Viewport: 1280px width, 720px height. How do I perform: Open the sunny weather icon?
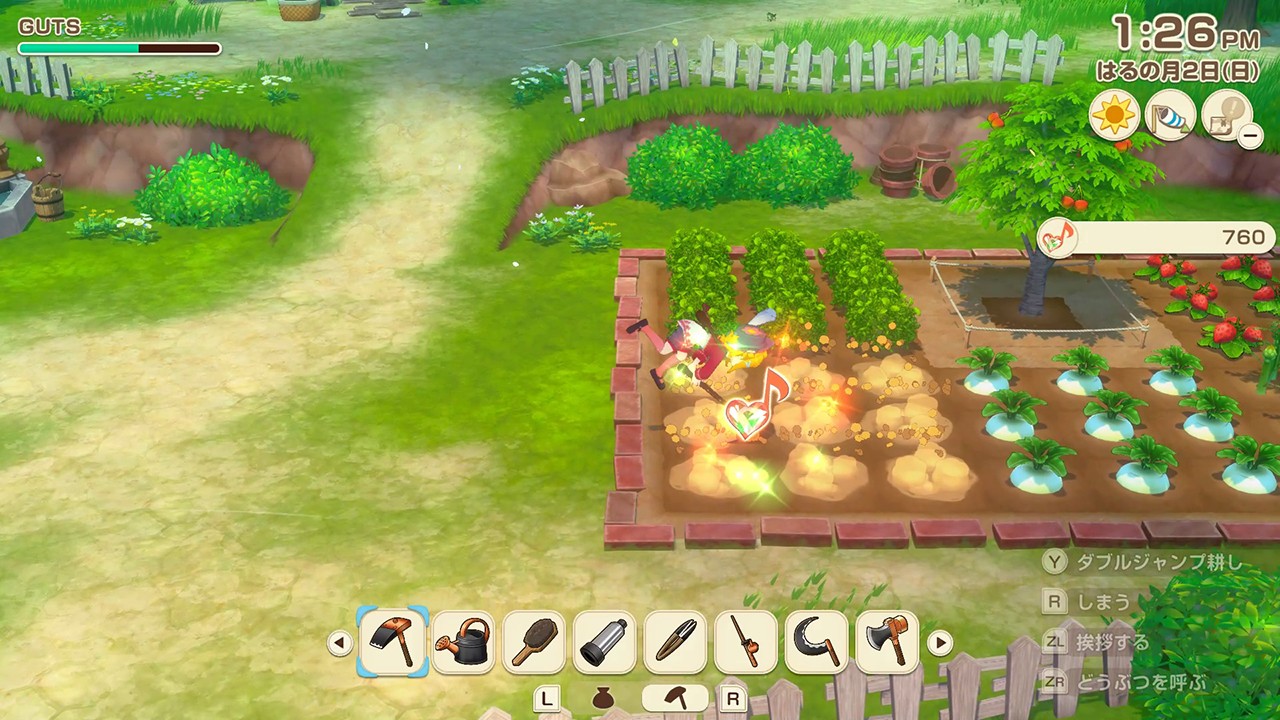pos(1114,114)
